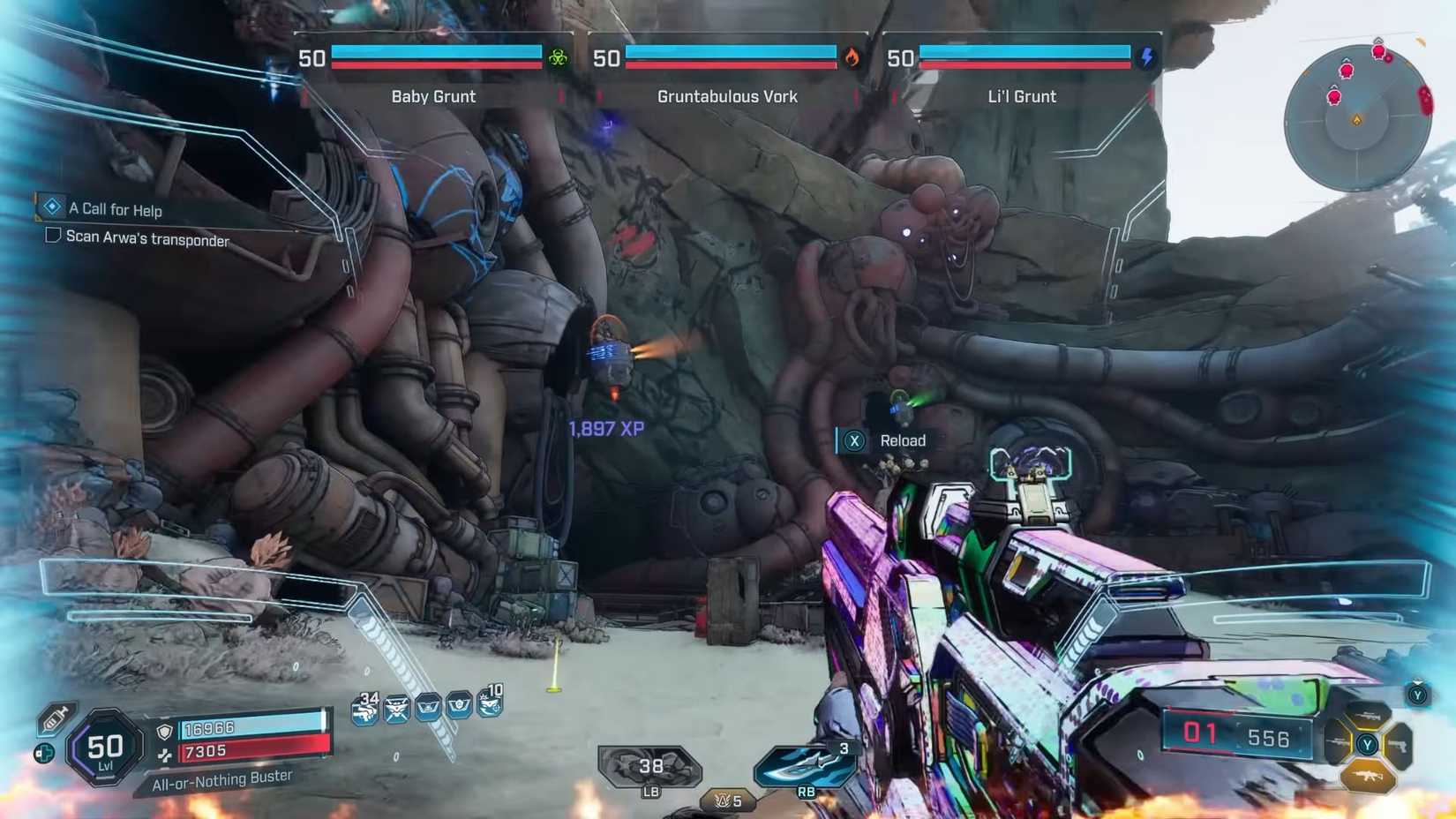The height and width of the screenshot is (819, 1456).
Task: Toggle the Scan Arwa's transponder objective checkbox
Action: point(53,235)
